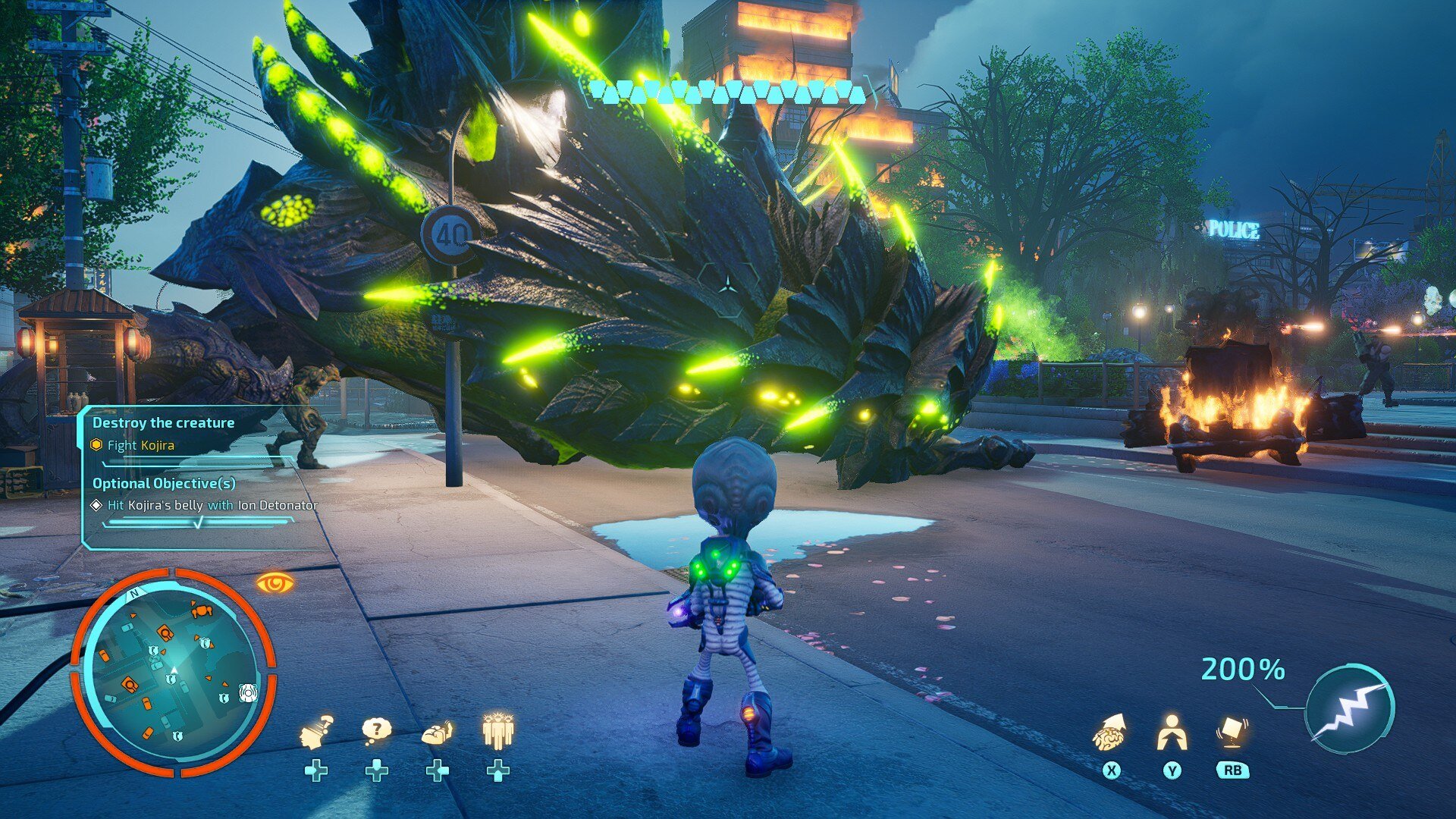Screen dimensions: 1456x819
Task: Activate the tilting cube telekinesis ability
Action: click(x=1232, y=731)
